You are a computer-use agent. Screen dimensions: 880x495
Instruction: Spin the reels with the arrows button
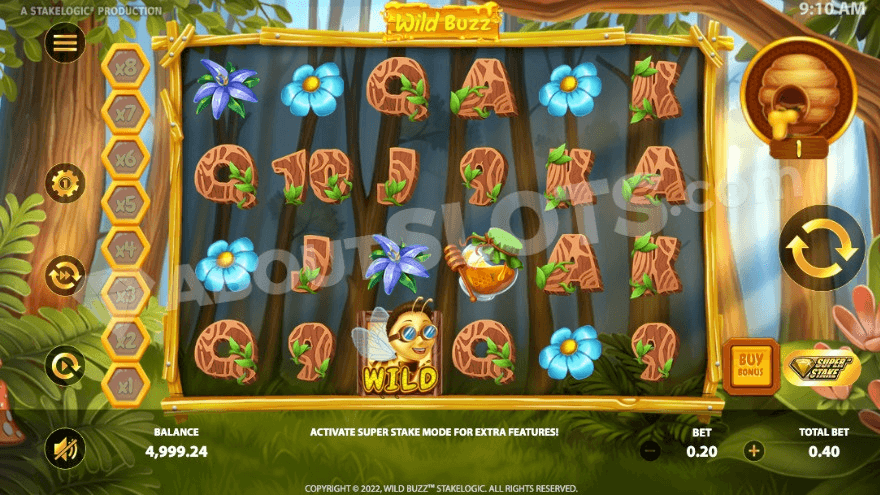tap(822, 248)
